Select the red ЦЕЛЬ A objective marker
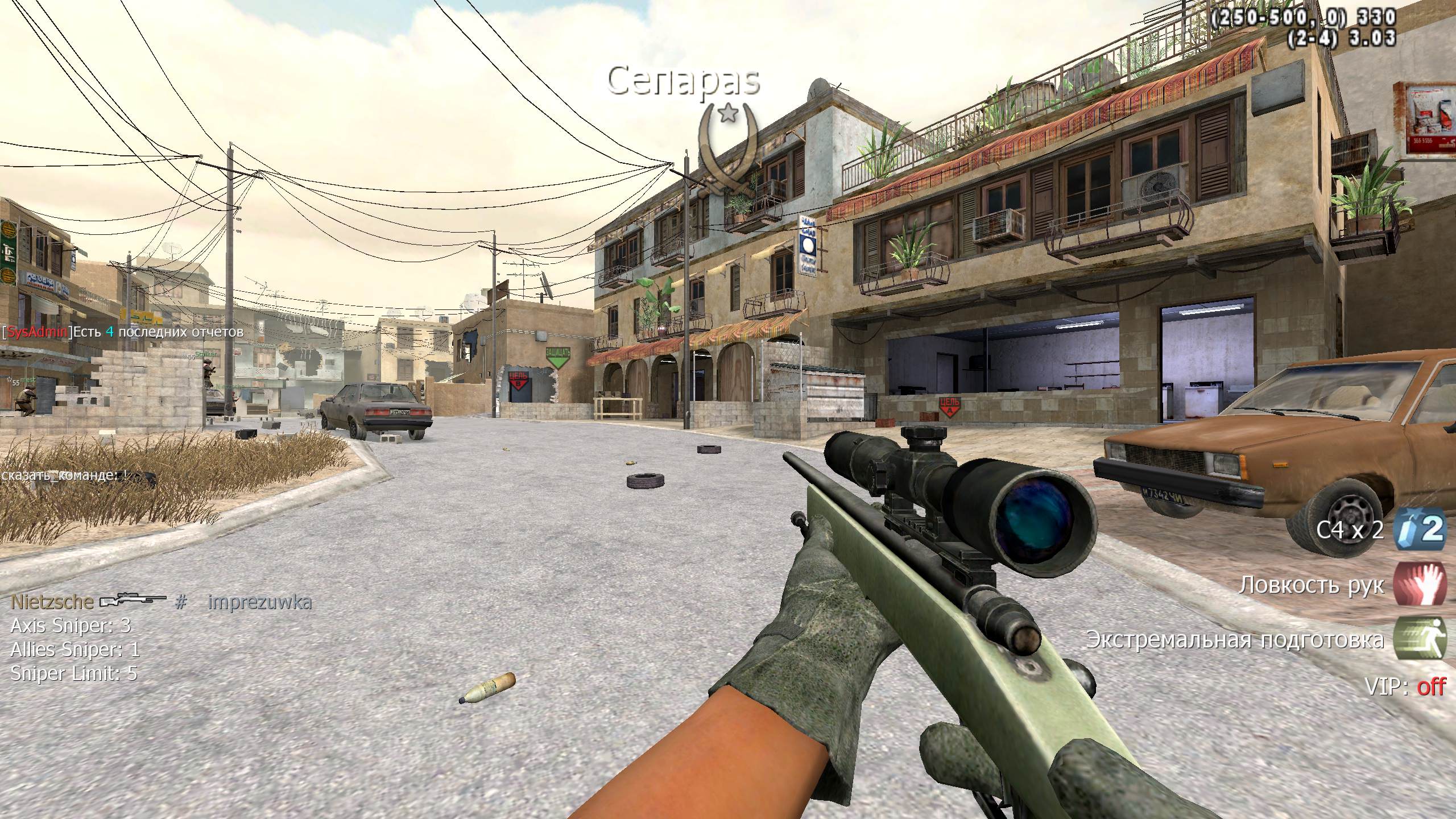This screenshot has width=1456, height=819. pos(948,407)
